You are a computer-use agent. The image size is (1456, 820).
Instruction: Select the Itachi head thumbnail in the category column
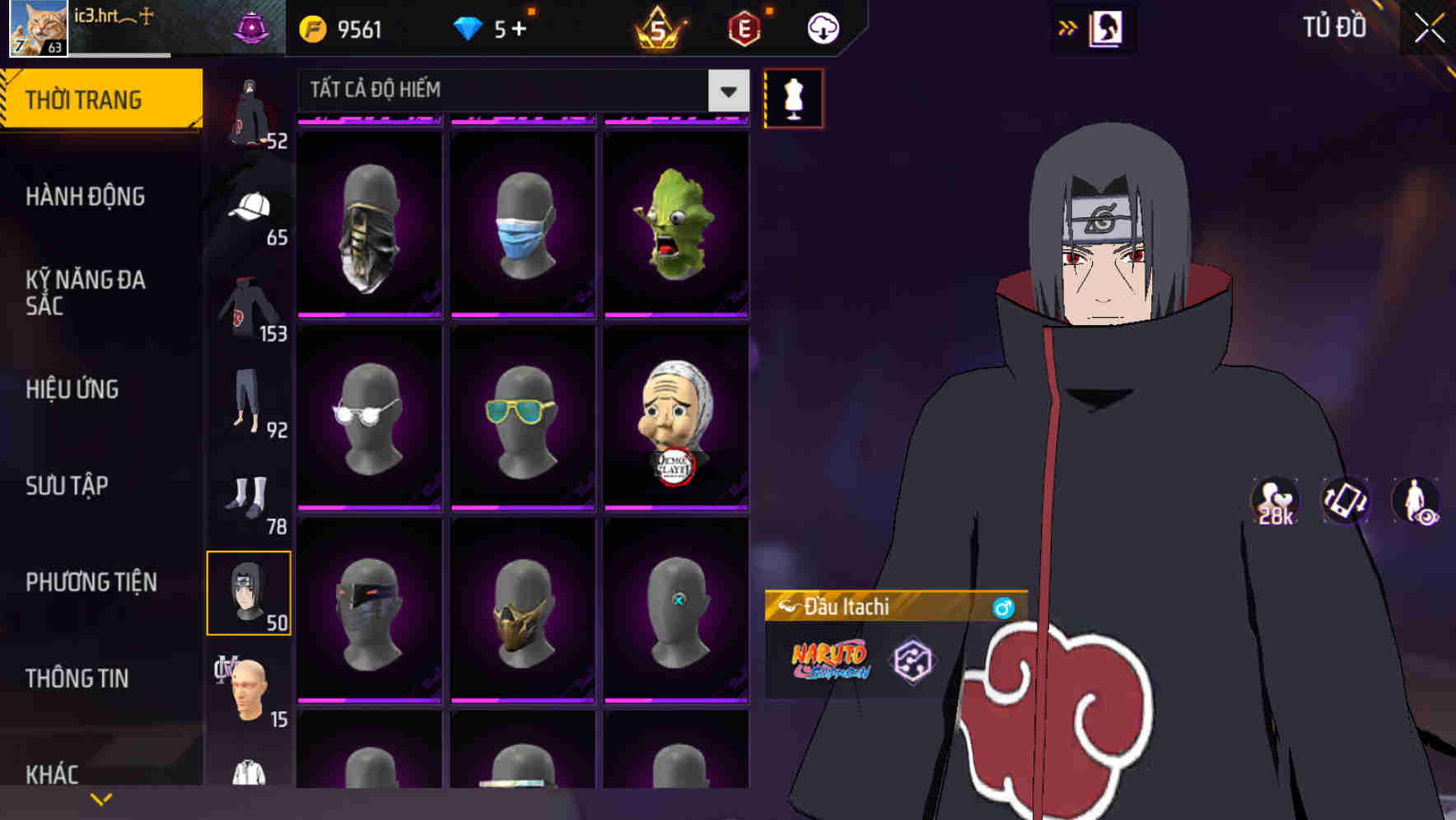click(250, 593)
